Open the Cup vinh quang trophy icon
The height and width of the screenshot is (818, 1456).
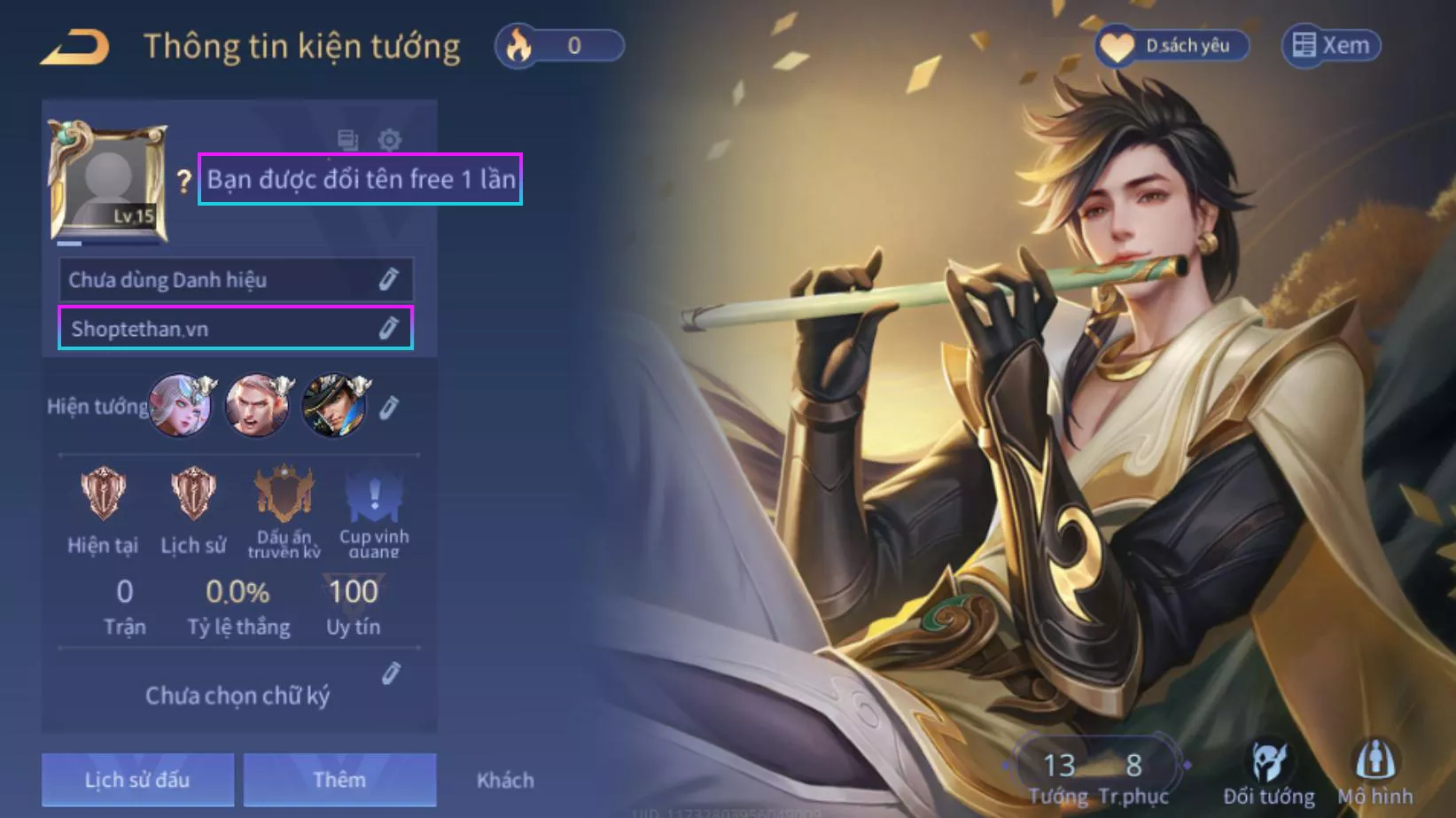pos(373,495)
